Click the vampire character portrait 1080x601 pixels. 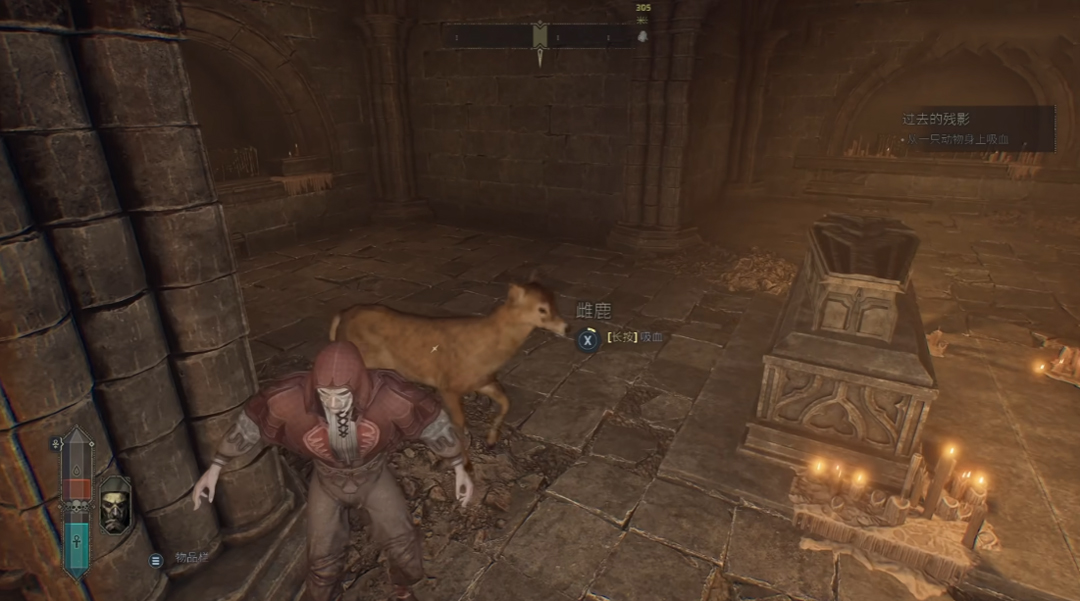(x=116, y=504)
